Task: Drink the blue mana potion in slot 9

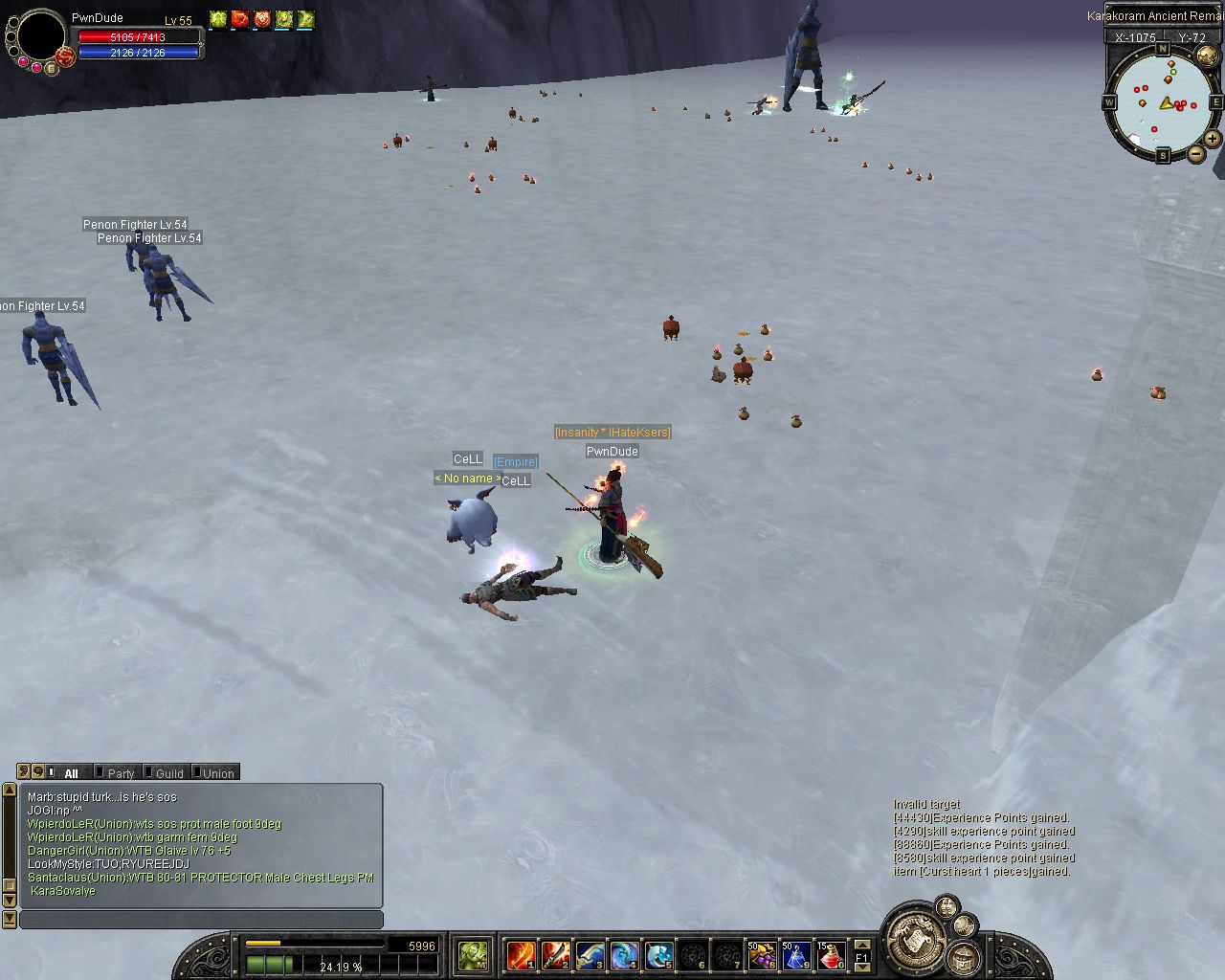Action: [x=796, y=955]
